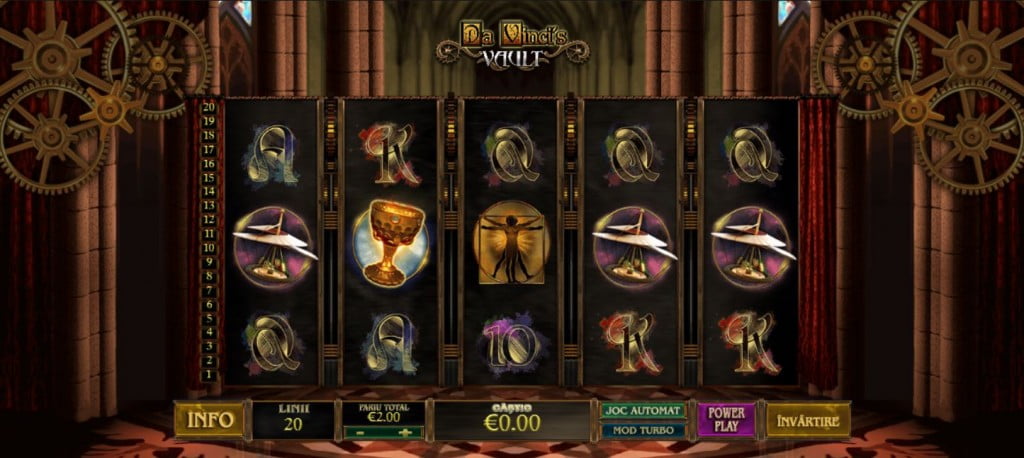
Task: Start Joc Automat autoplay
Action: click(x=643, y=410)
